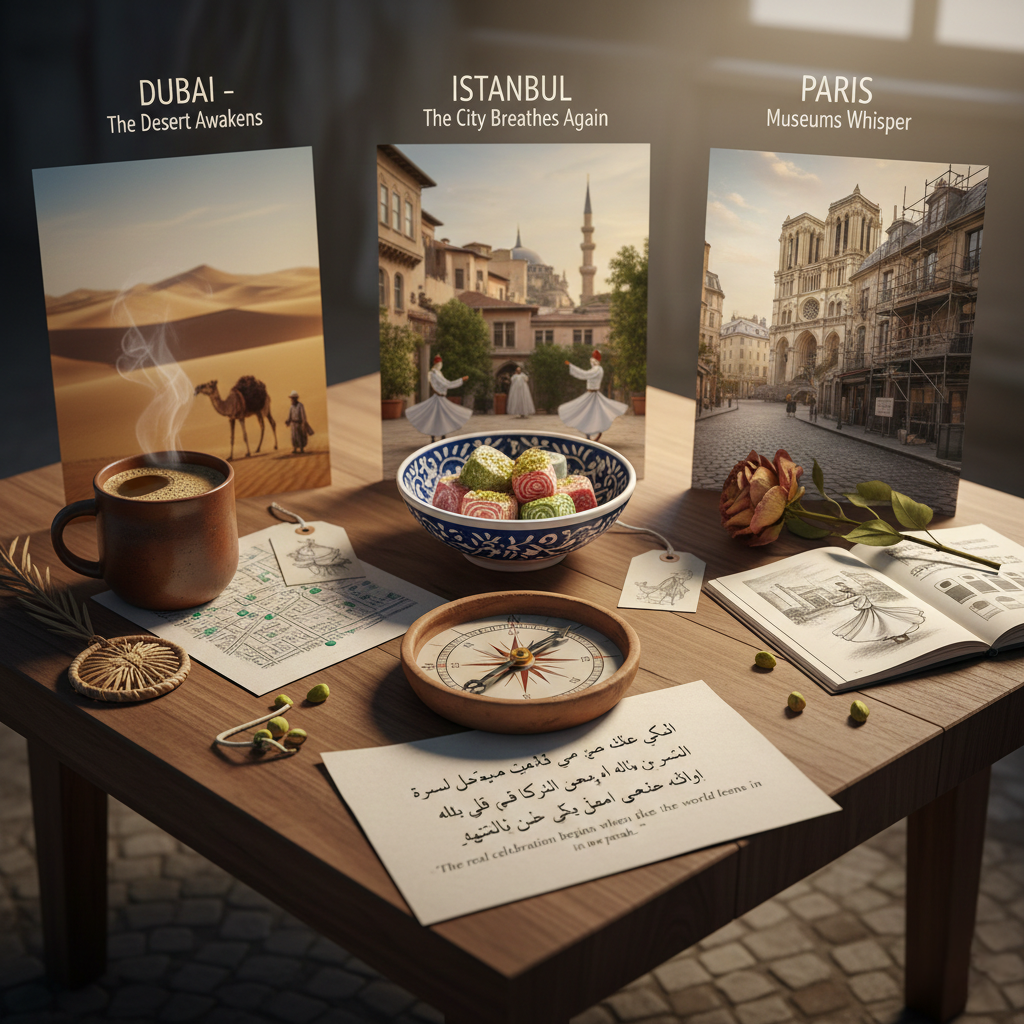Choose the Istanbul destination card

click(x=513, y=290)
